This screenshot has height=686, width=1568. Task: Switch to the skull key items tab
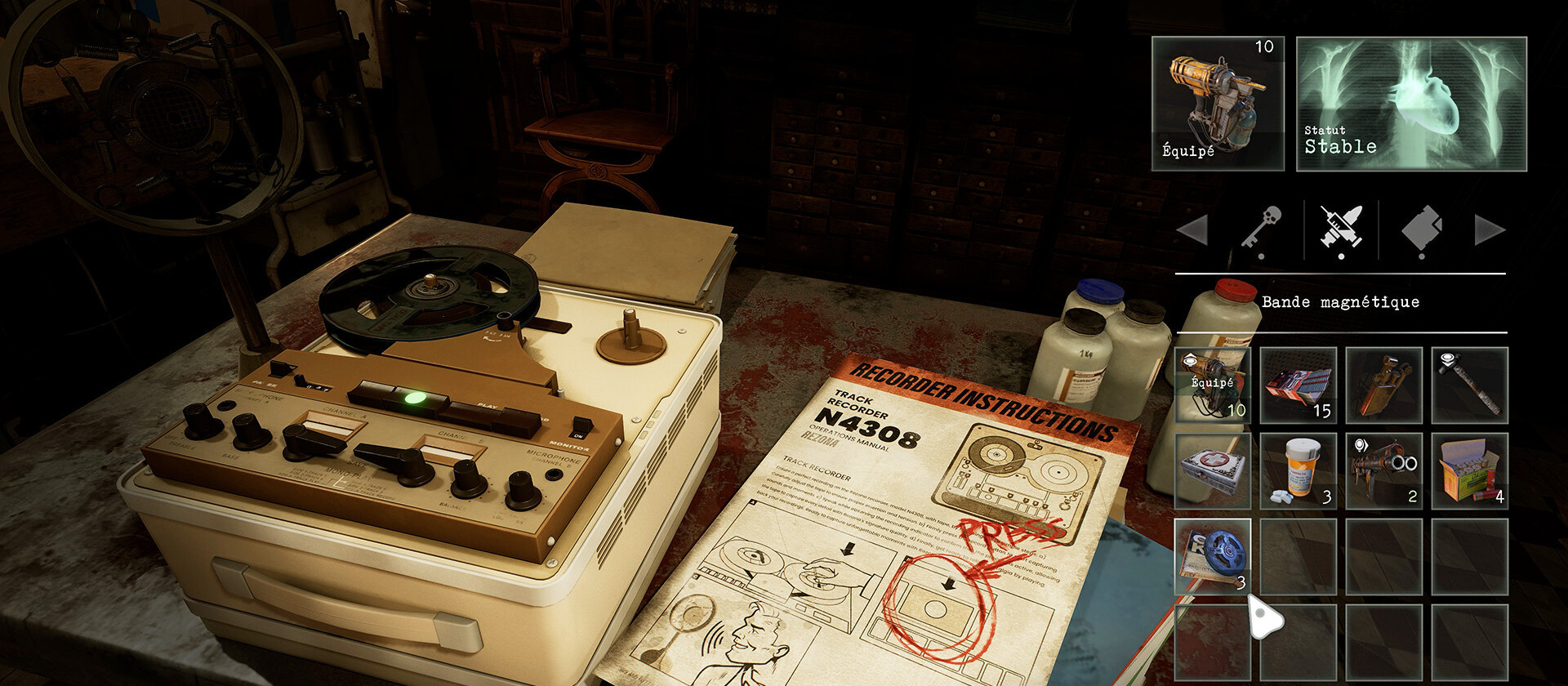point(1262,229)
